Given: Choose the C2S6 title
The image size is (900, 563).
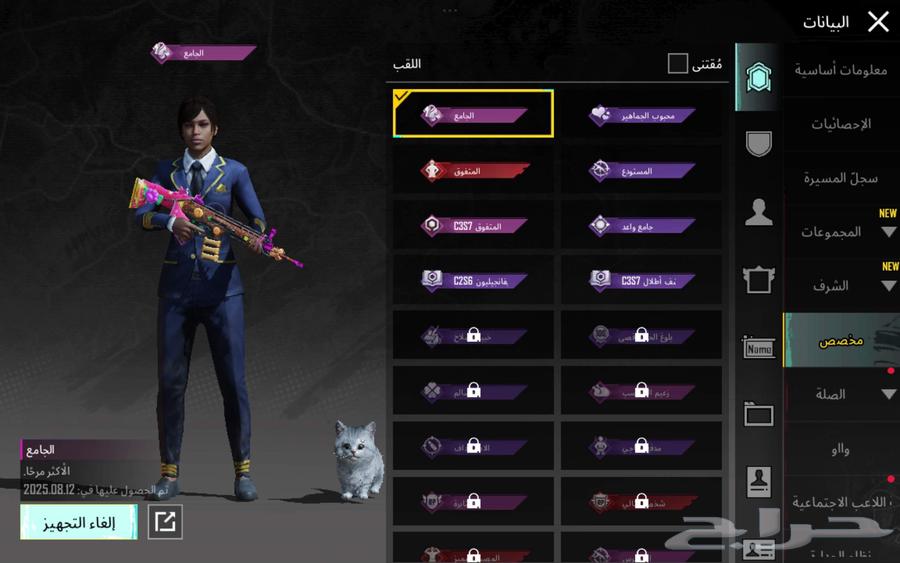Looking at the screenshot, I should tap(473, 280).
